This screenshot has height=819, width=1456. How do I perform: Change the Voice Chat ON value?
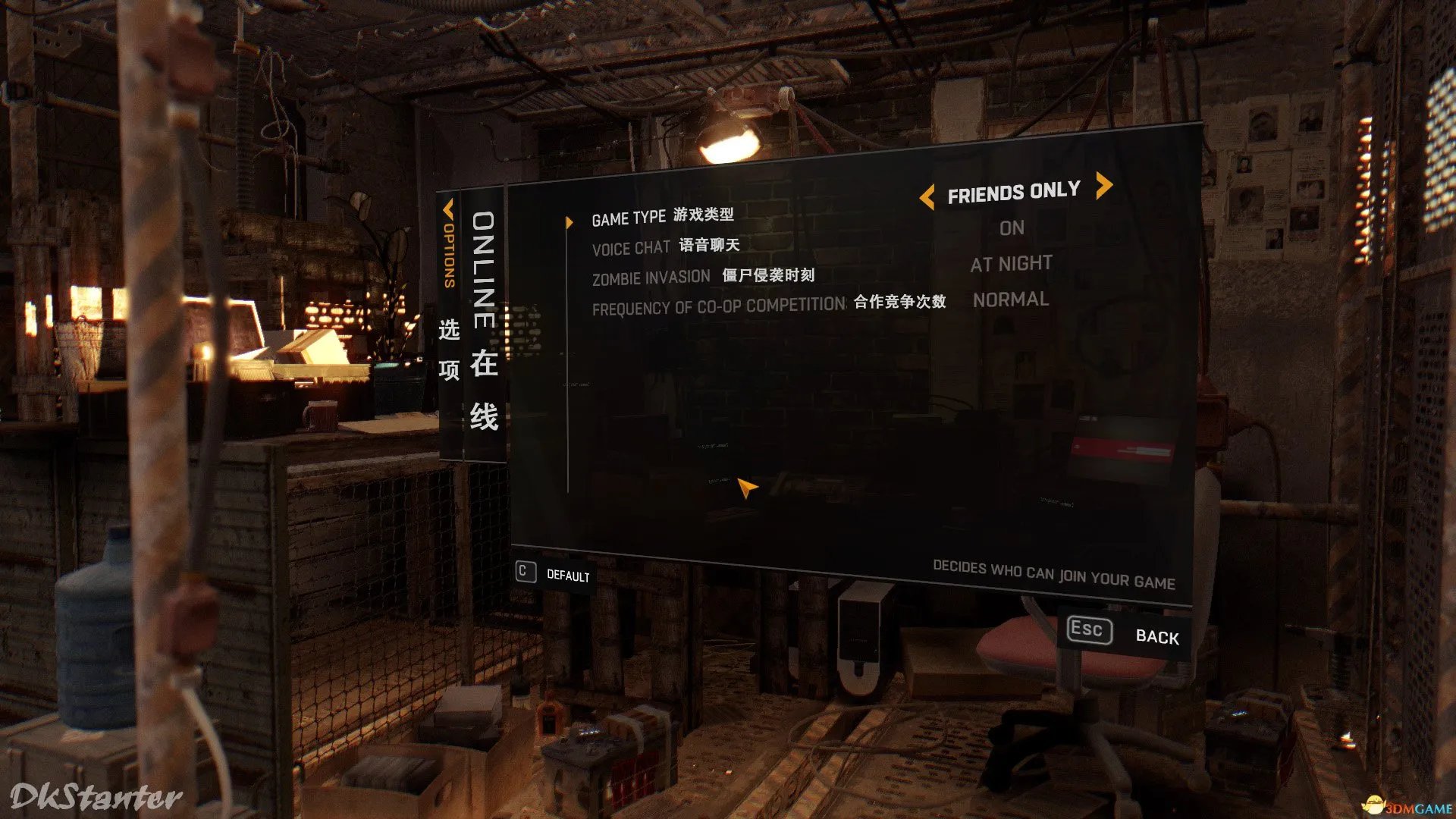1012,228
